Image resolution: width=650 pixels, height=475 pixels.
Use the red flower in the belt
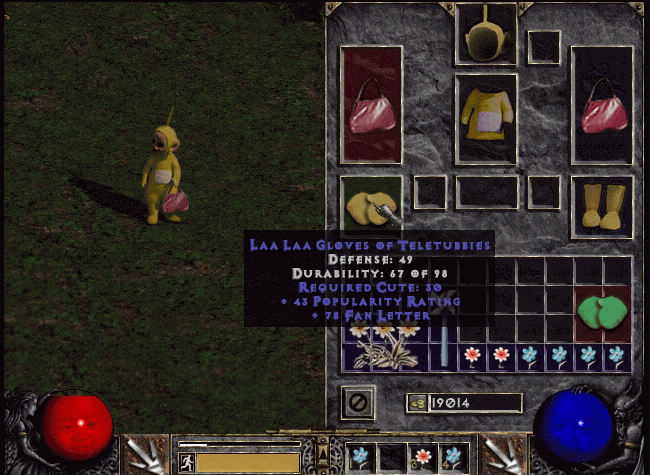coord(424,457)
